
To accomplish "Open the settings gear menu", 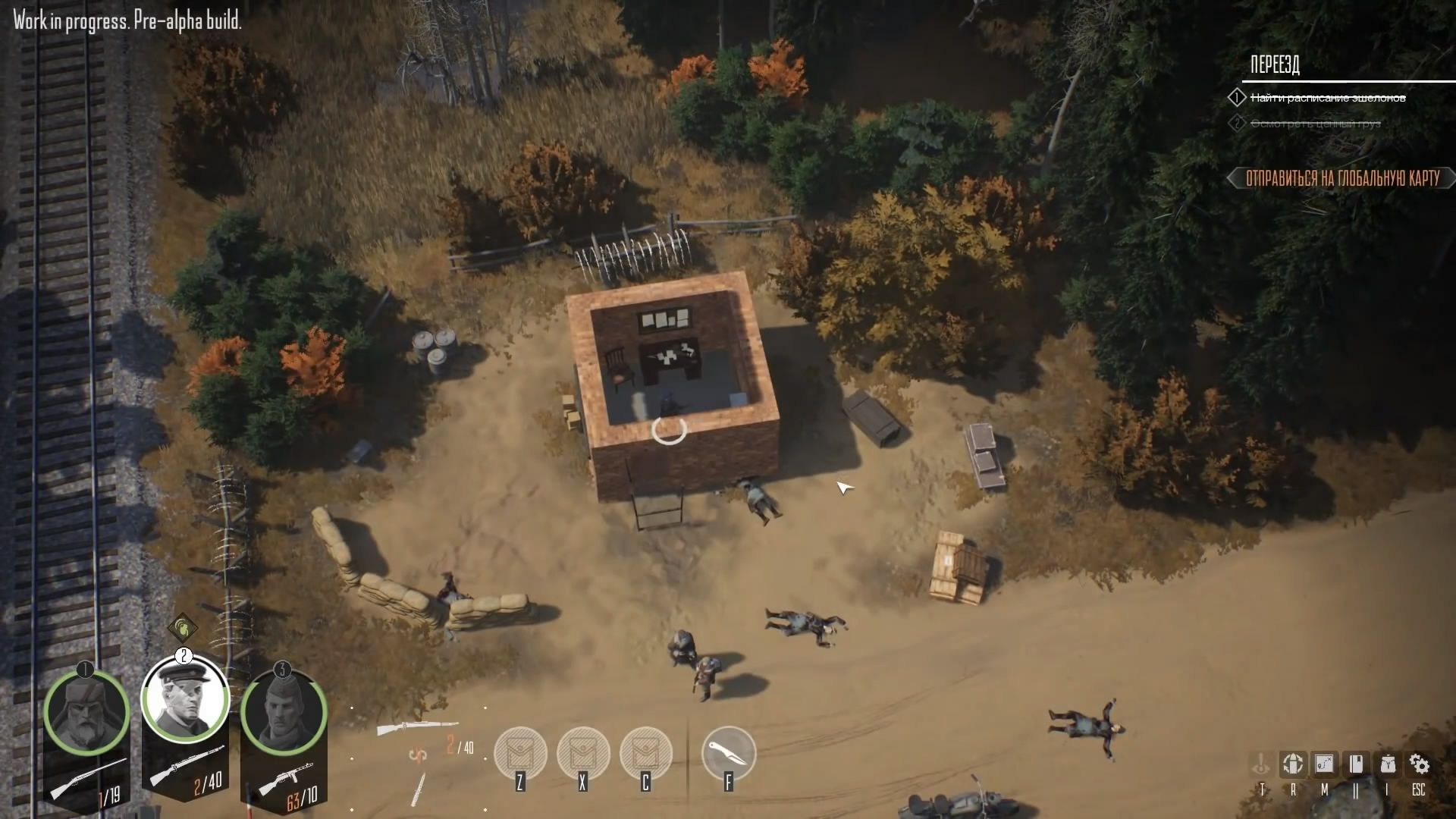I will pos(1419,764).
